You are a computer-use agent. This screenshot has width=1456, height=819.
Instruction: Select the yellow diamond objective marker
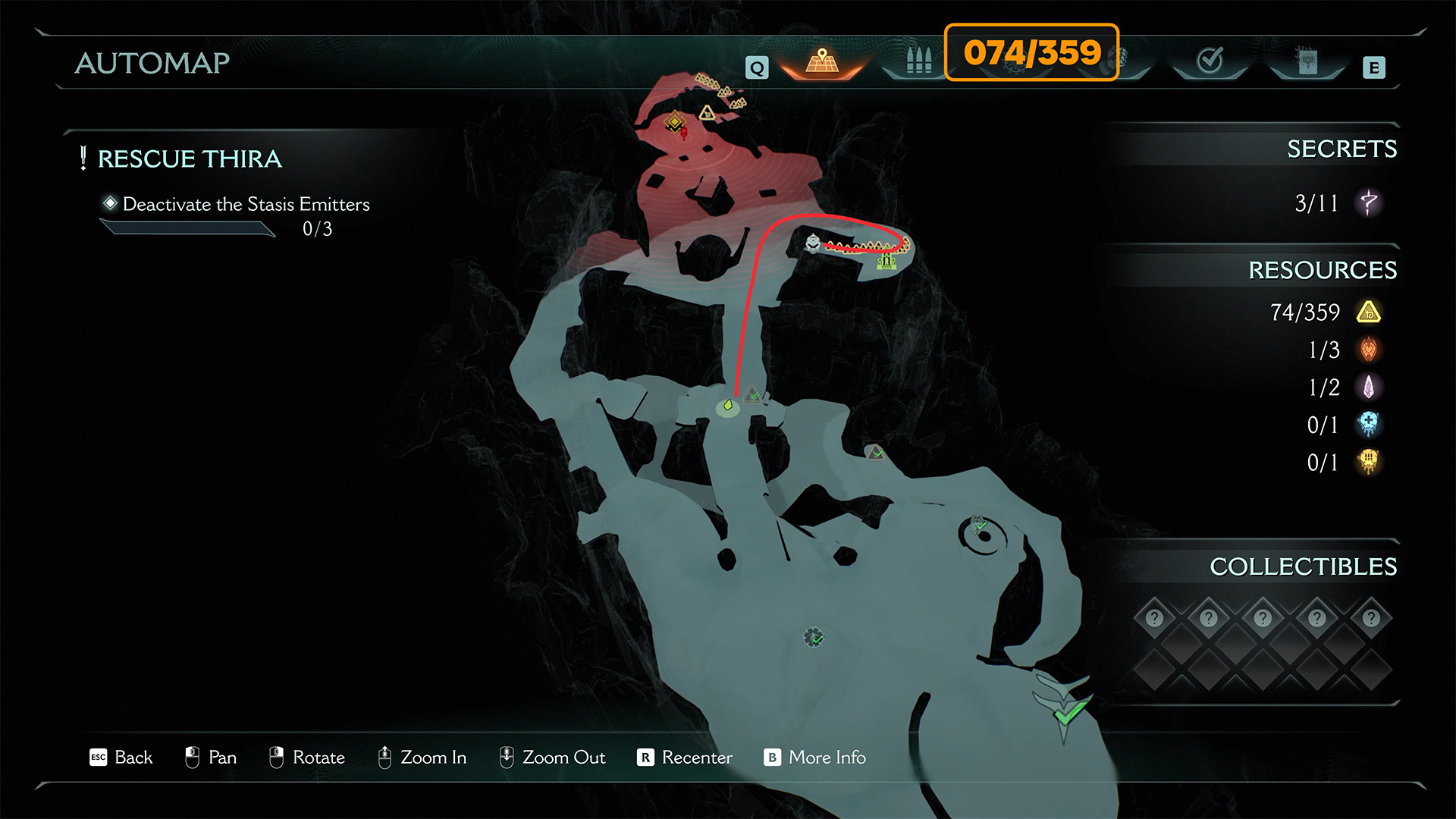[674, 121]
